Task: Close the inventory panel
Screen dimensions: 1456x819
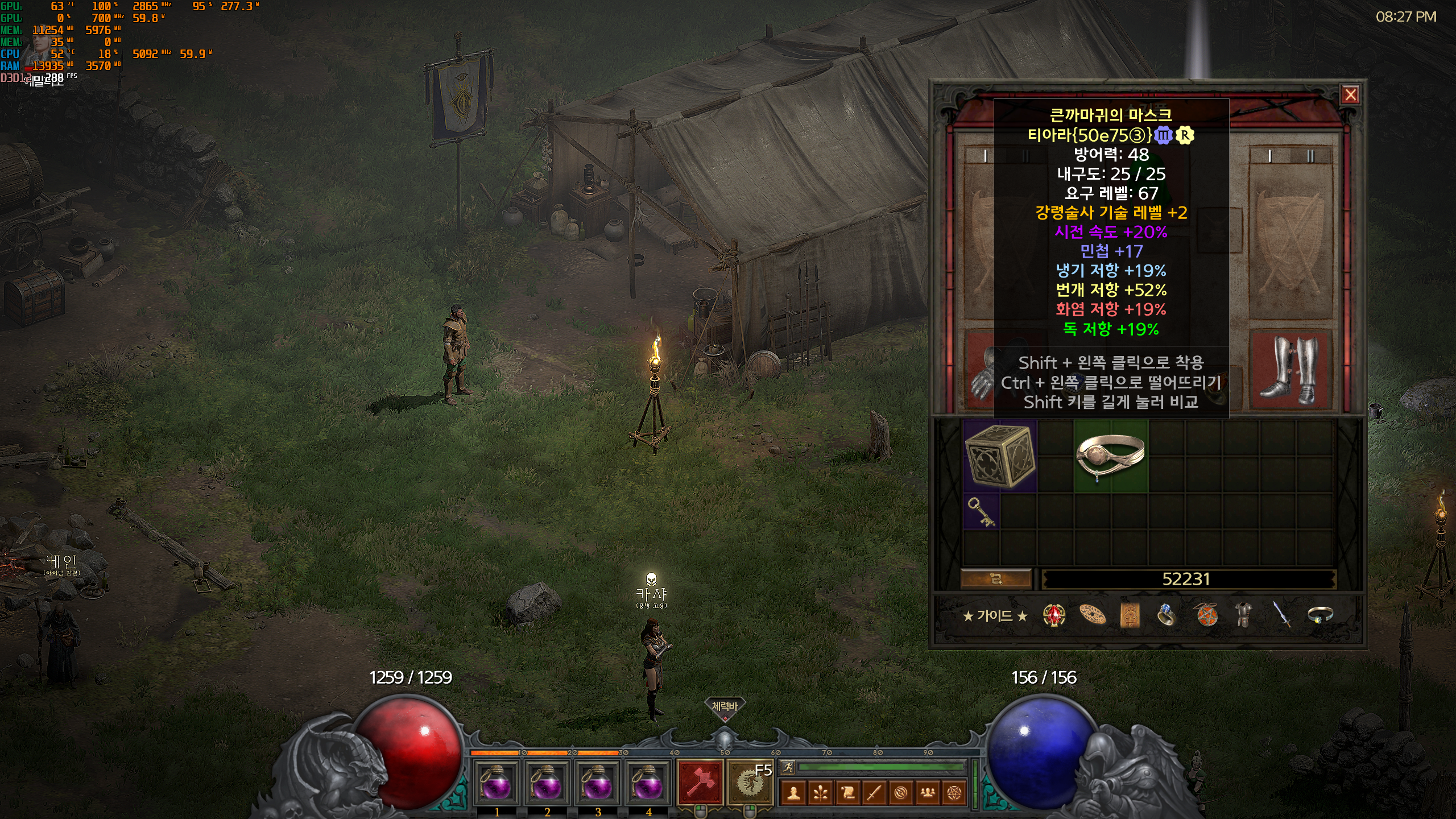Action: (1351, 94)
